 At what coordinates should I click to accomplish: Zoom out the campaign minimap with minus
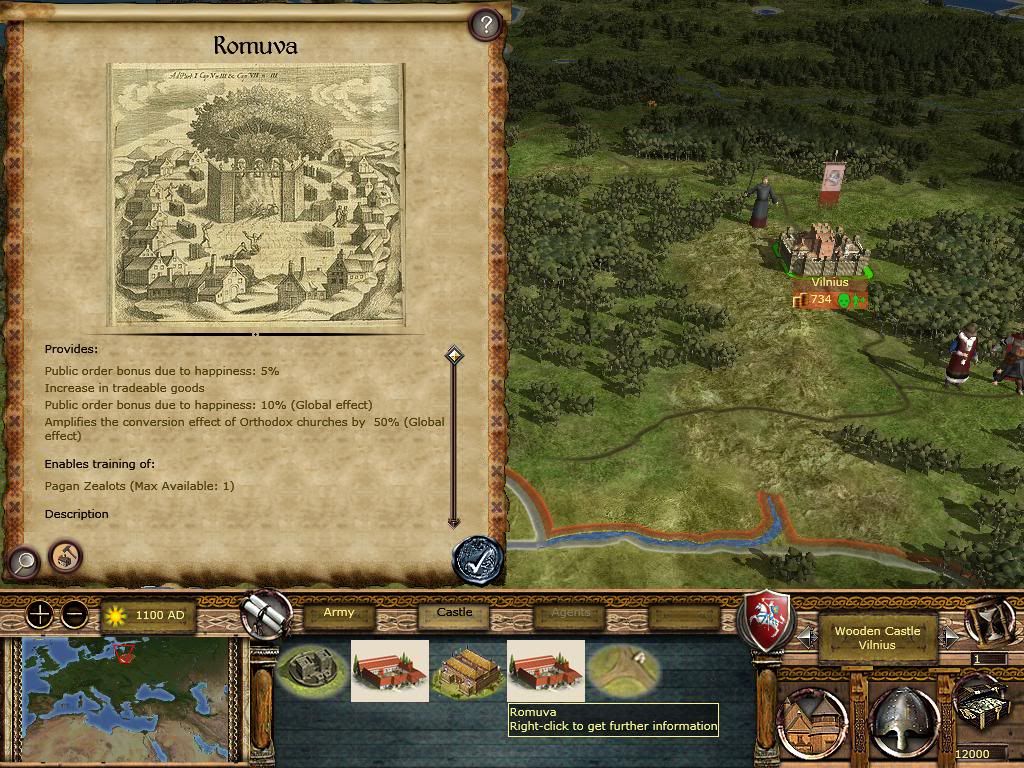click(x=75, y=614)
